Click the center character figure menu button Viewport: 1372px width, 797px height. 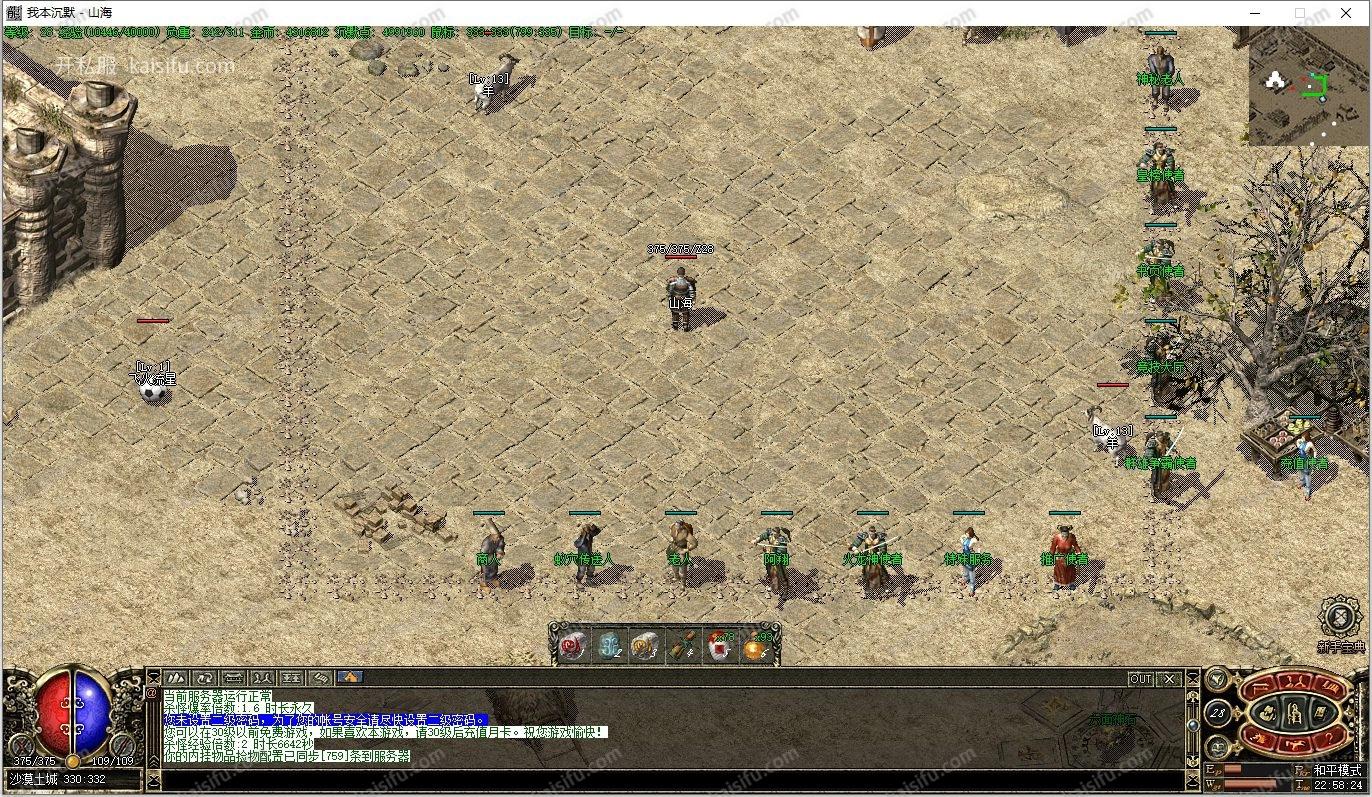coord(1293,714)
